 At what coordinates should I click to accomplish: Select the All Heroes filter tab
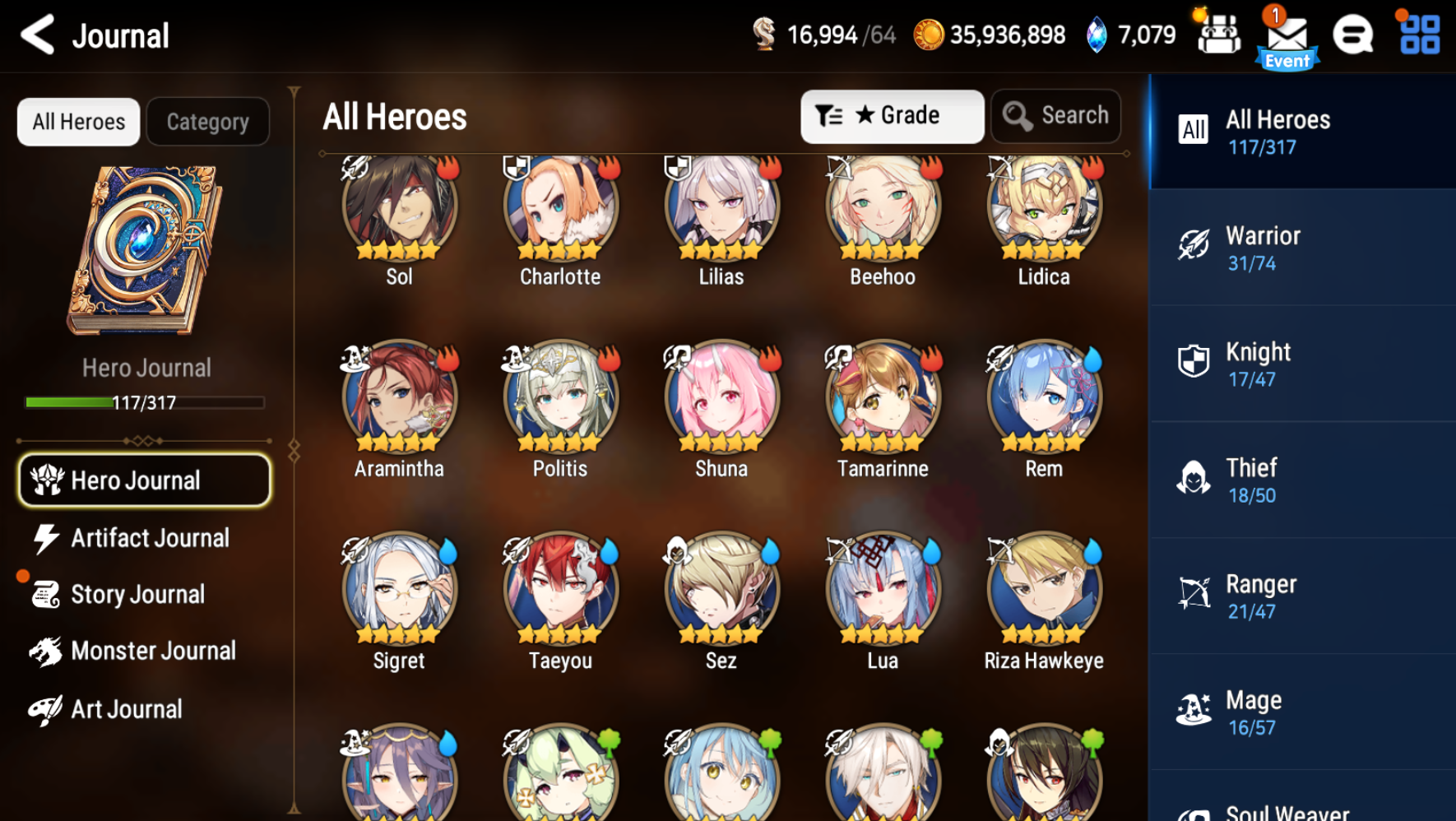pos(78,121)
